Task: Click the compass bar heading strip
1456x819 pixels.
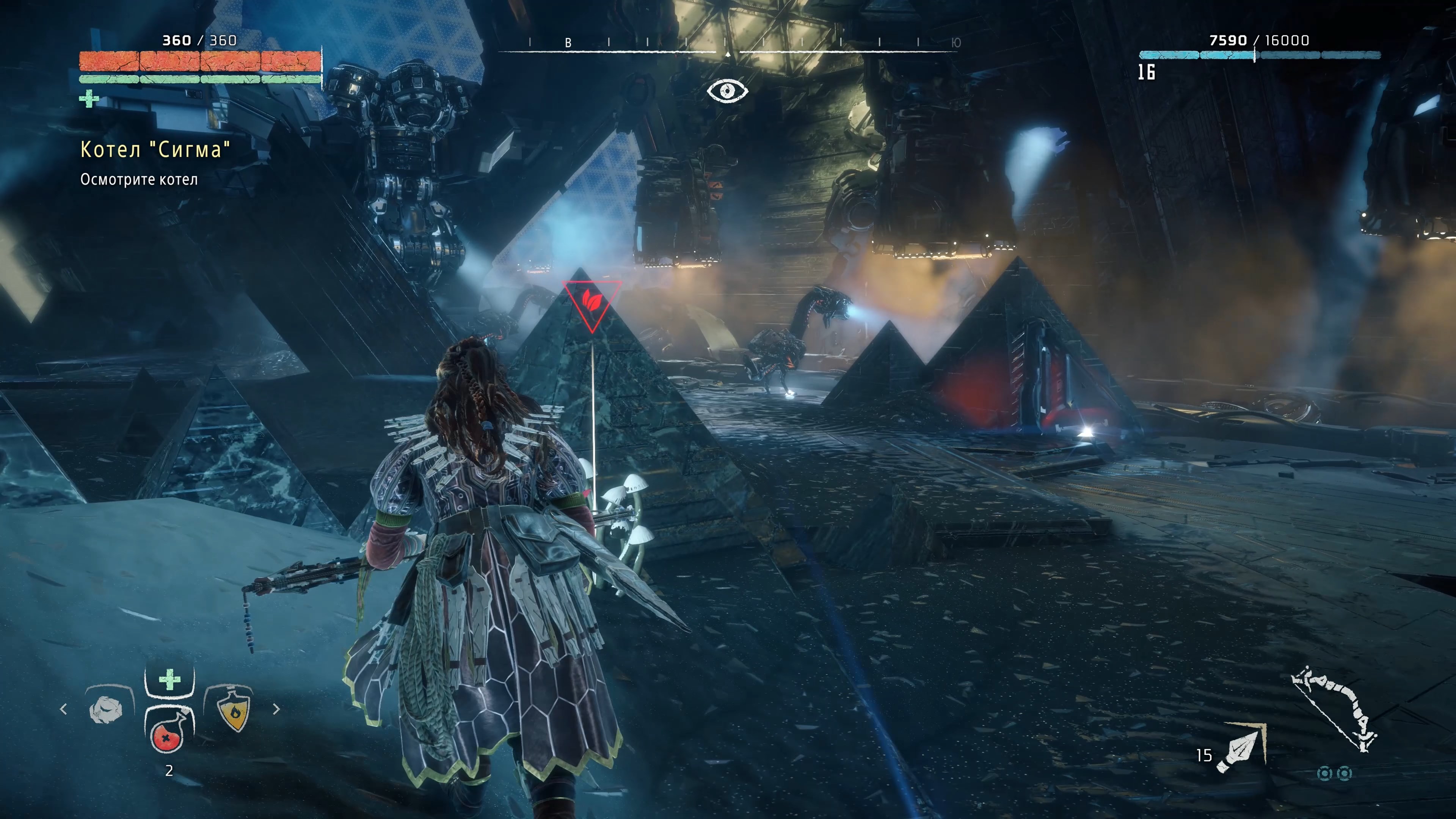Action: pyautogui.click(x=728, y=45)
